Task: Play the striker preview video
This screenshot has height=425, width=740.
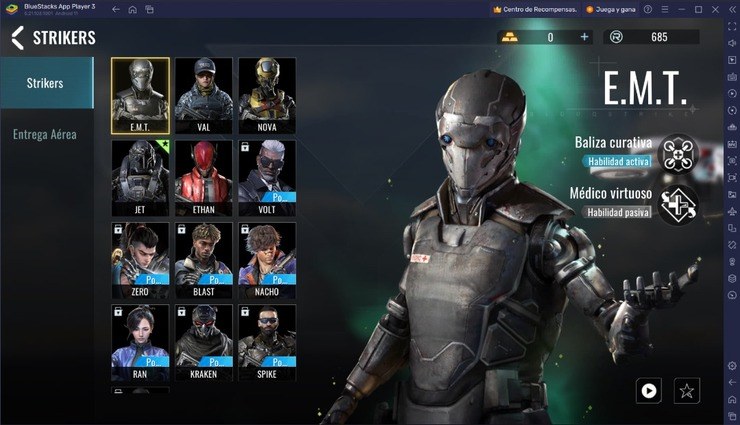Action: coord(649,390)
